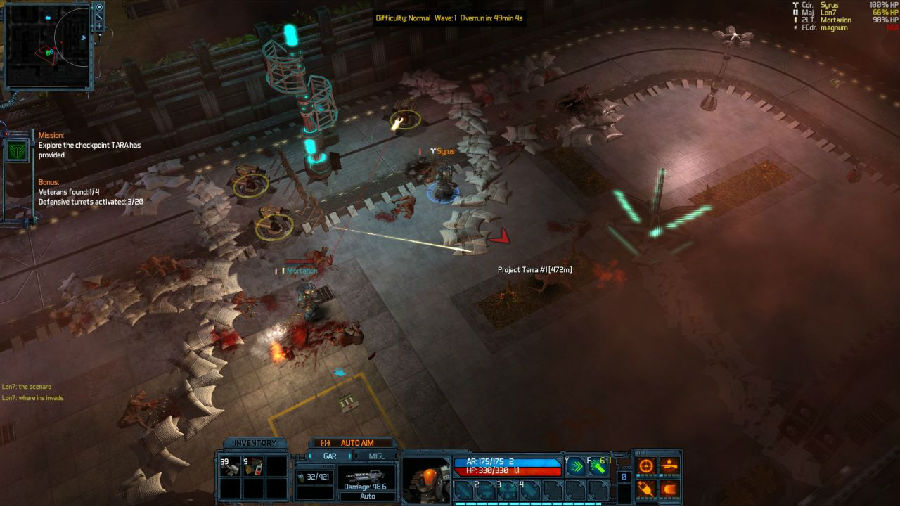Switch to the MGL weapon tab
This screenshot has width=900, height=506.
[x=375, y=454]
